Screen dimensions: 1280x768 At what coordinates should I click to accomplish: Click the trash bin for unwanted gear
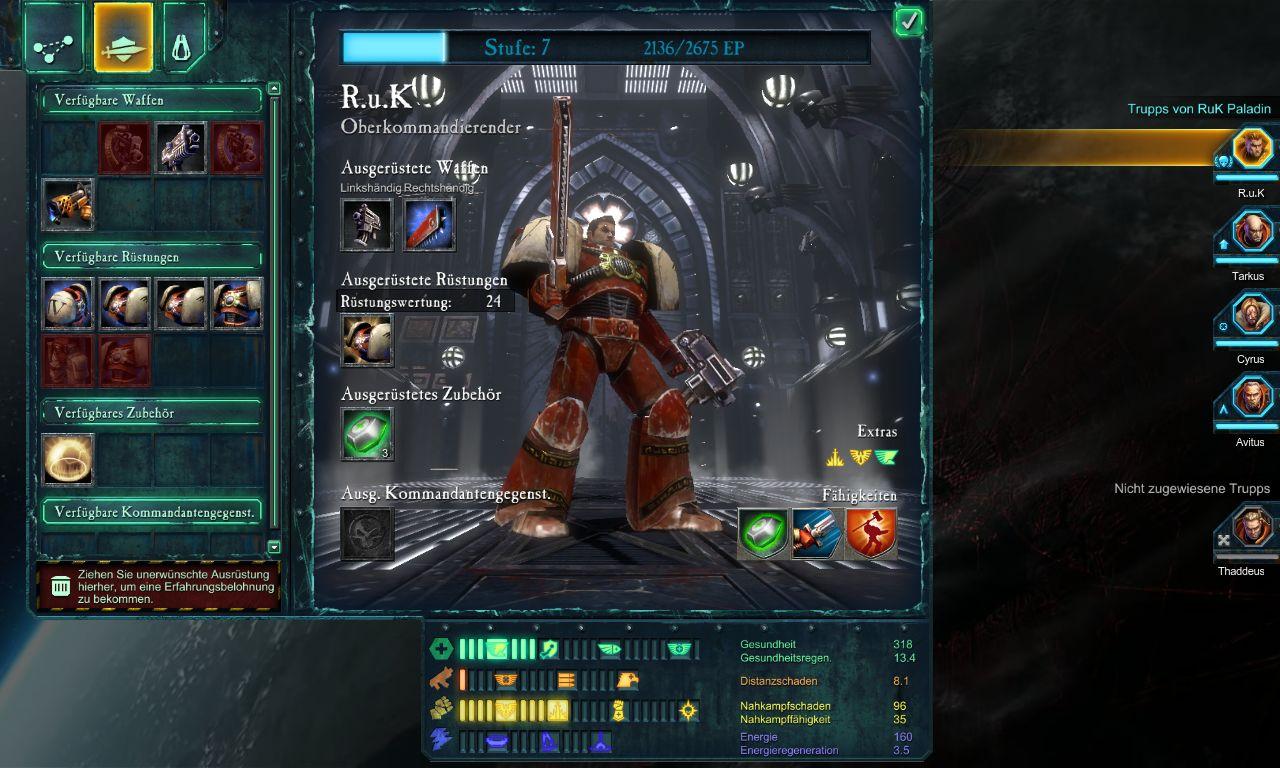(61, 587)
